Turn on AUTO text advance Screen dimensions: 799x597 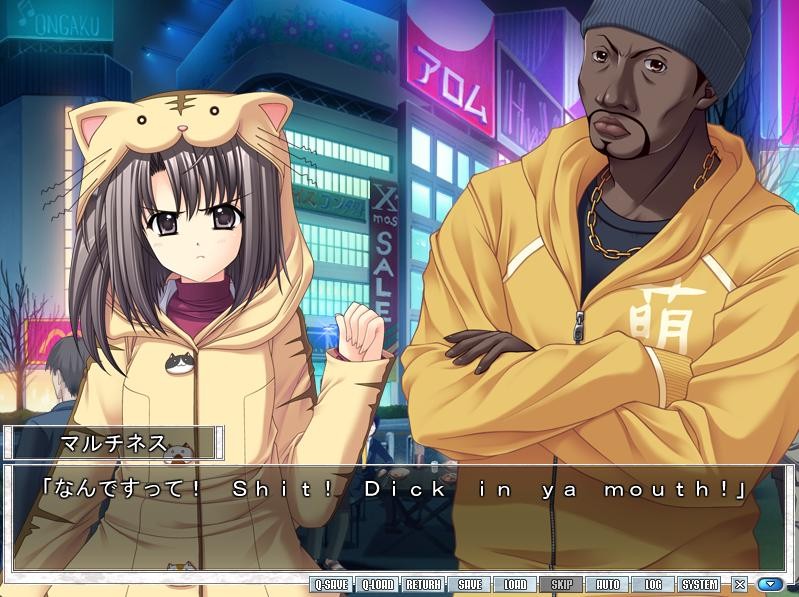[x=607, y=584]
